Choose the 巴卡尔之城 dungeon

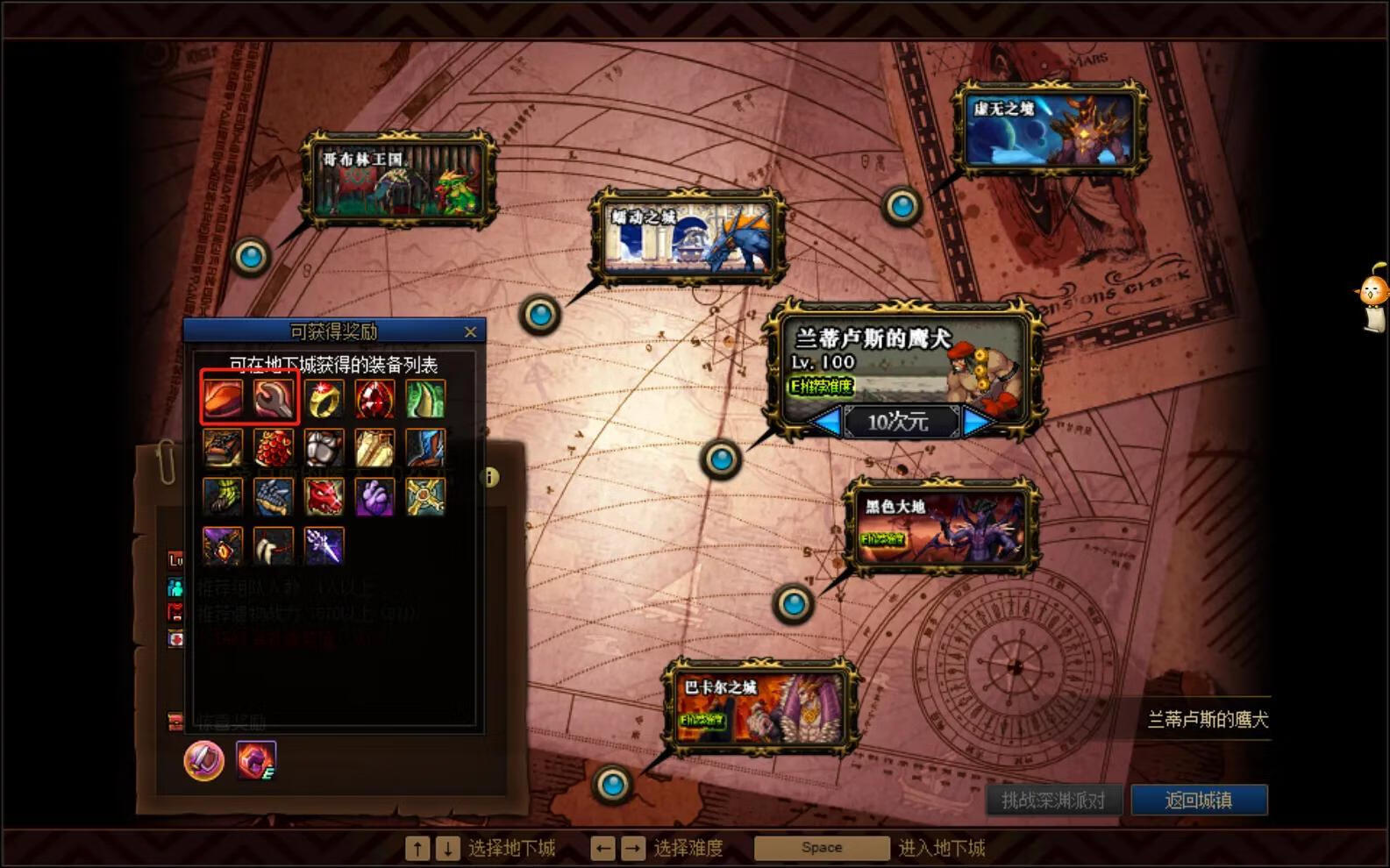759,708
